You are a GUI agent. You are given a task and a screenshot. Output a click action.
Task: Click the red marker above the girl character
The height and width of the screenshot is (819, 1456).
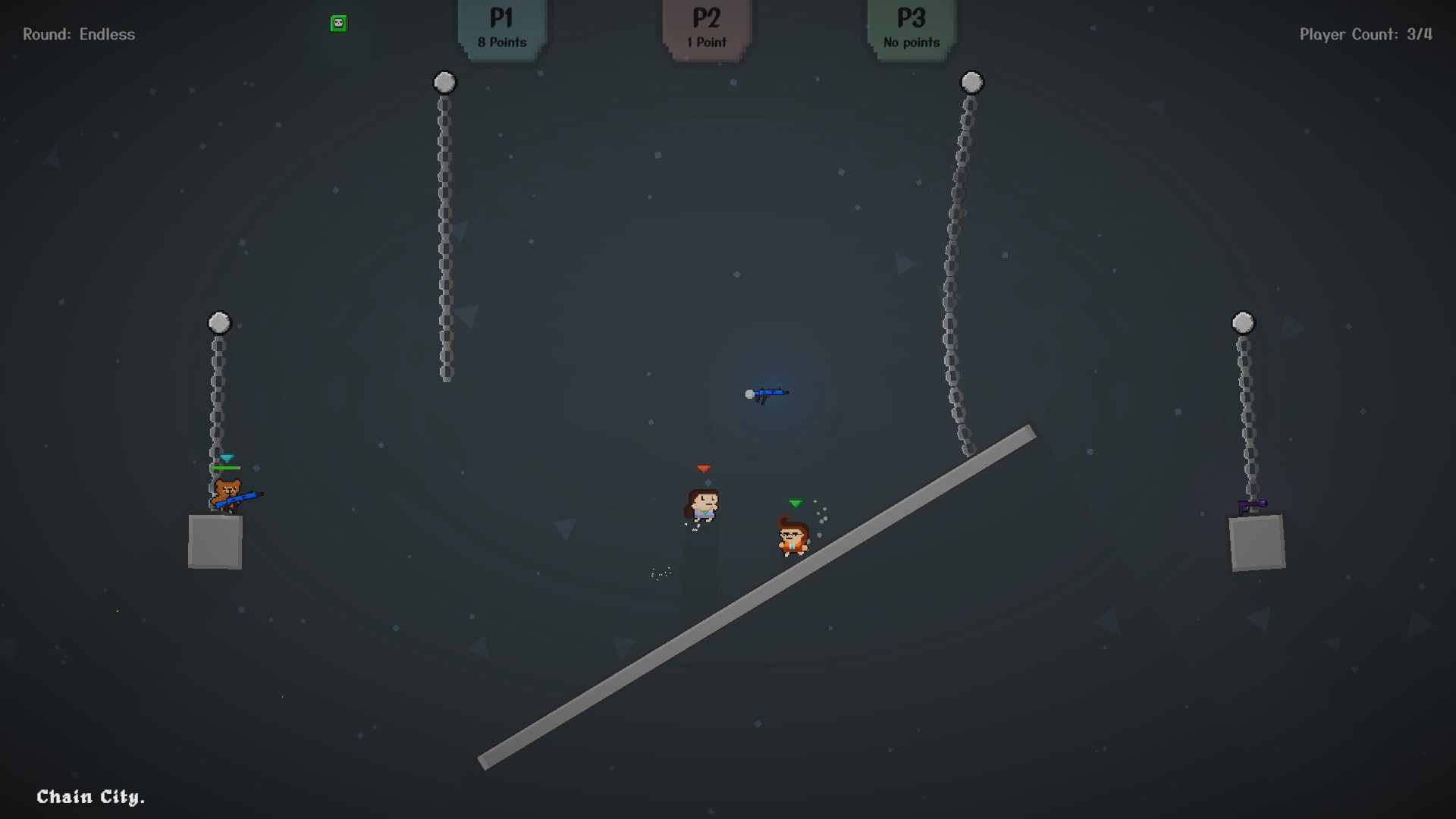(705, 469)
